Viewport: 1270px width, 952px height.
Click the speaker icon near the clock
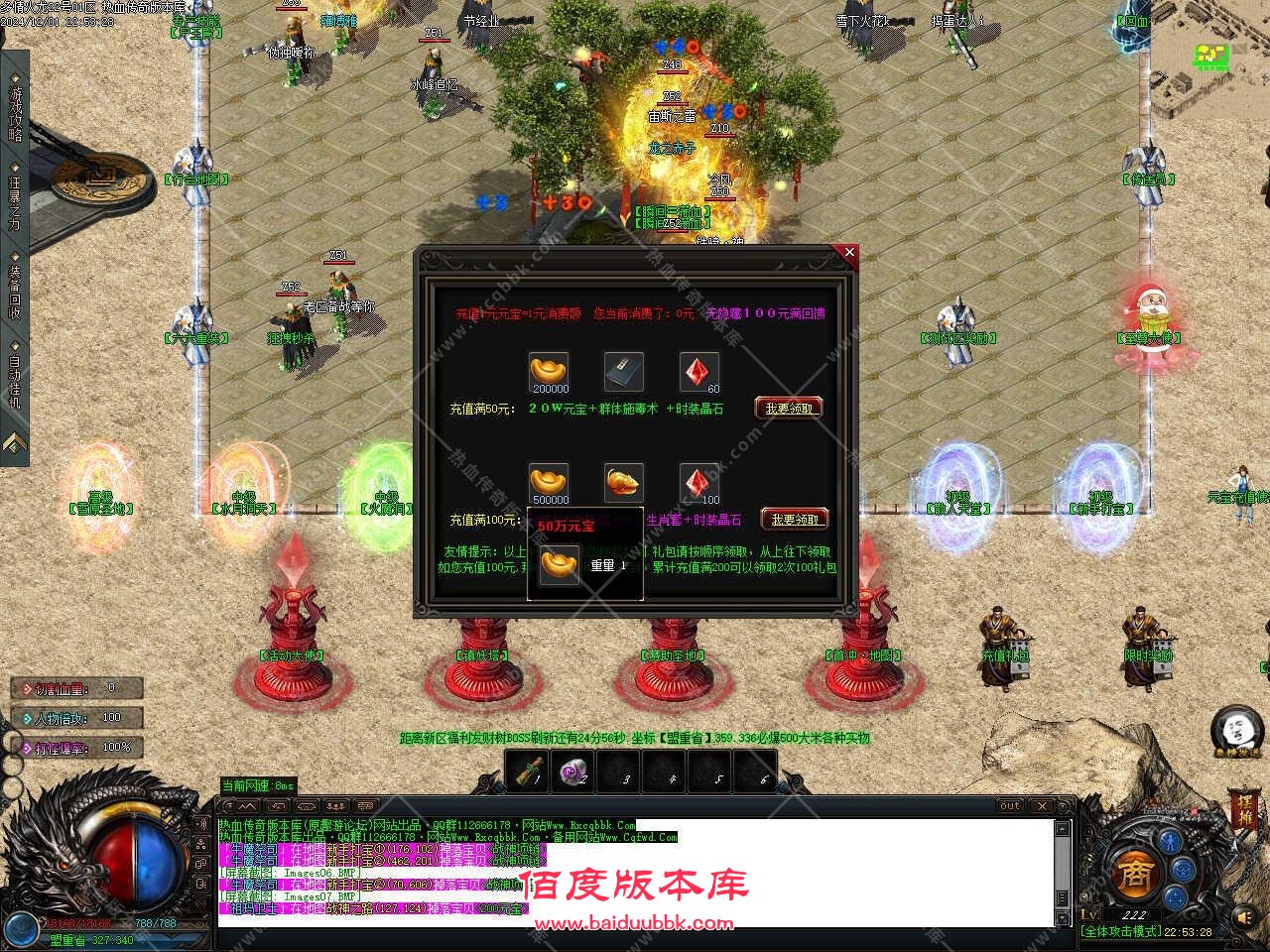(x=1242, y=916)
